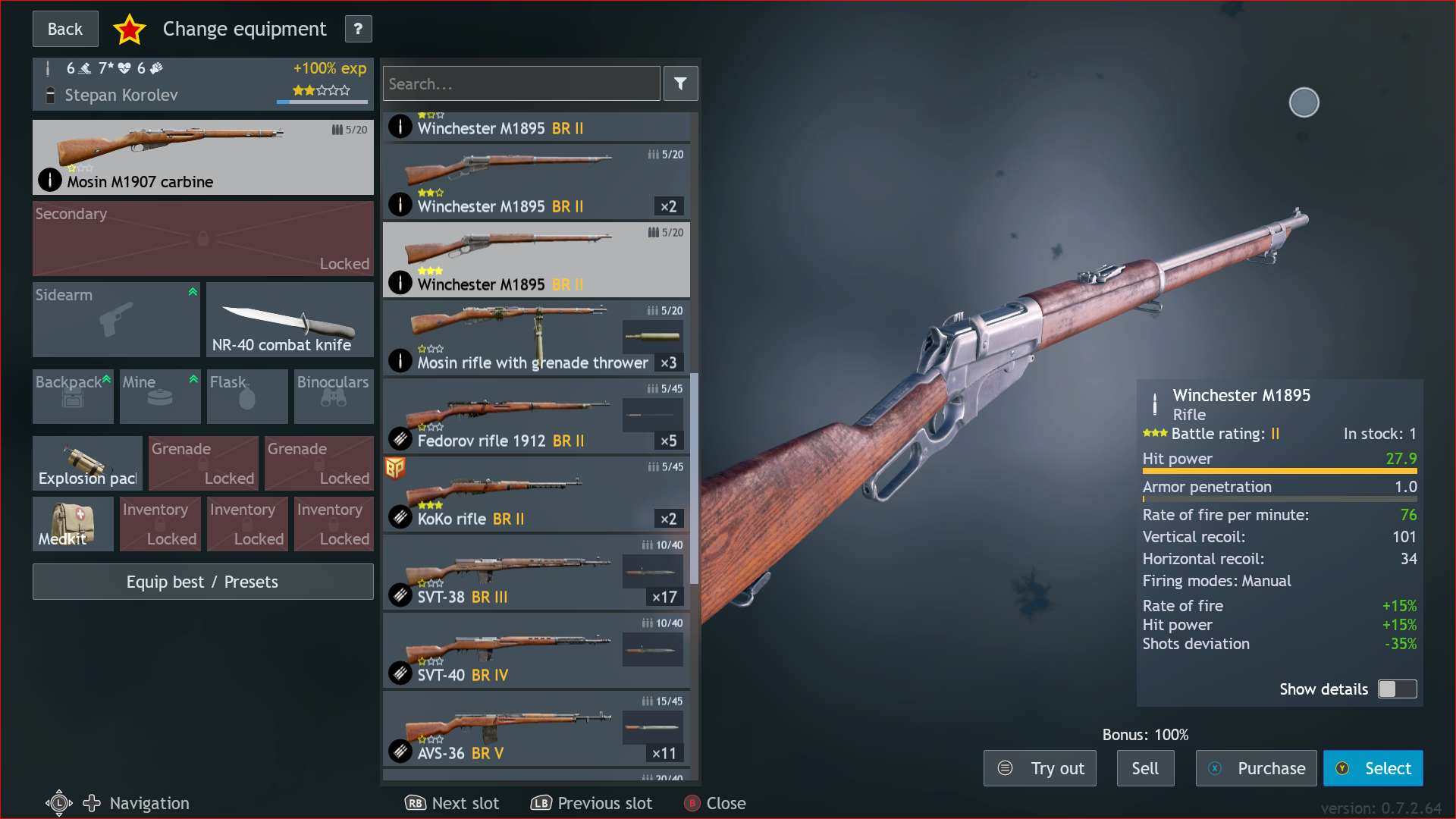Select the empty Sidearm pistol slot
The image size is (1456, 819).
(x=115, y=319)
